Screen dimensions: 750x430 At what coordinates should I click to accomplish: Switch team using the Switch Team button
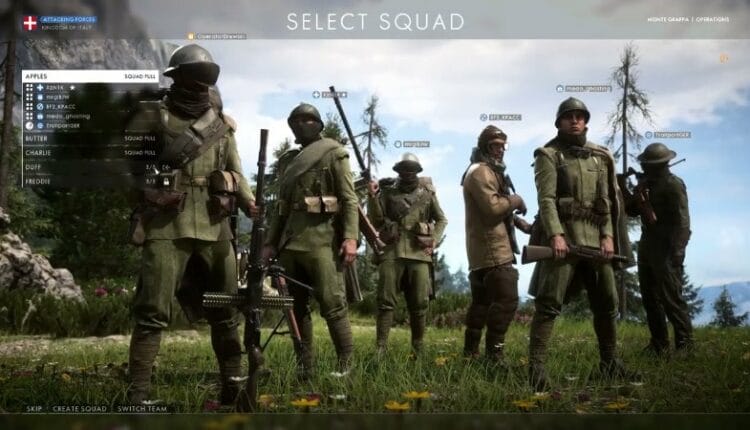144,409
